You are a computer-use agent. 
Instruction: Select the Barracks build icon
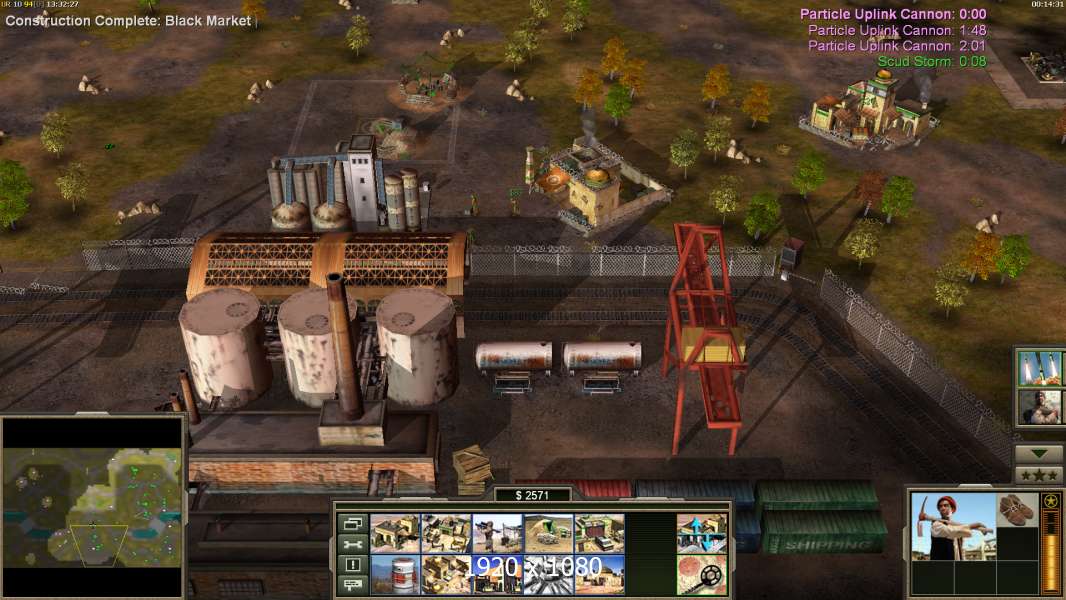[x=446, y=534]
